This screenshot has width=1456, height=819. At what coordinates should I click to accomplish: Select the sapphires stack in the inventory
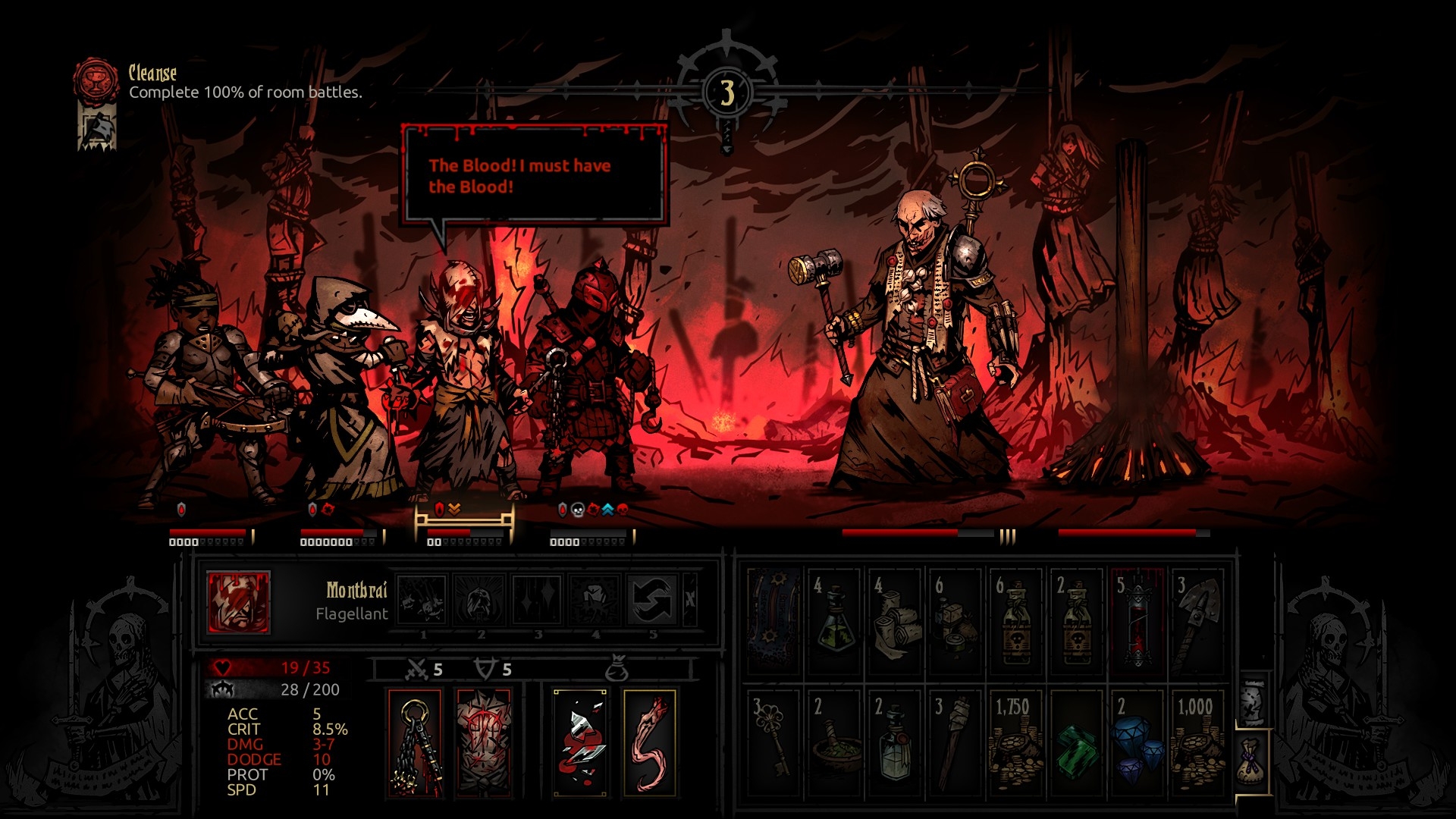point(1138,743)
